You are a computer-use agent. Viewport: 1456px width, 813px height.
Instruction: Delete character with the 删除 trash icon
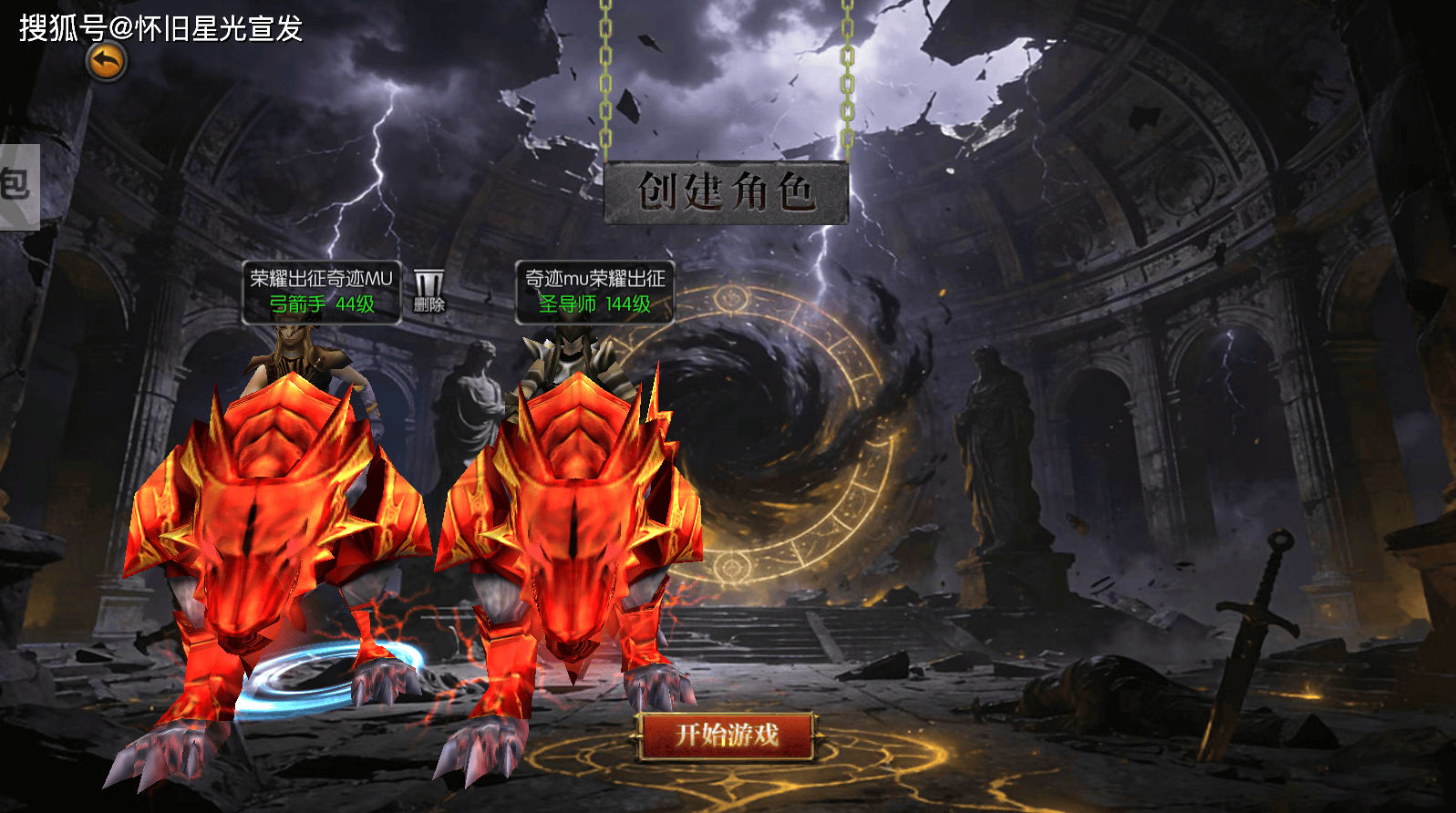click(x=429, y=291)
